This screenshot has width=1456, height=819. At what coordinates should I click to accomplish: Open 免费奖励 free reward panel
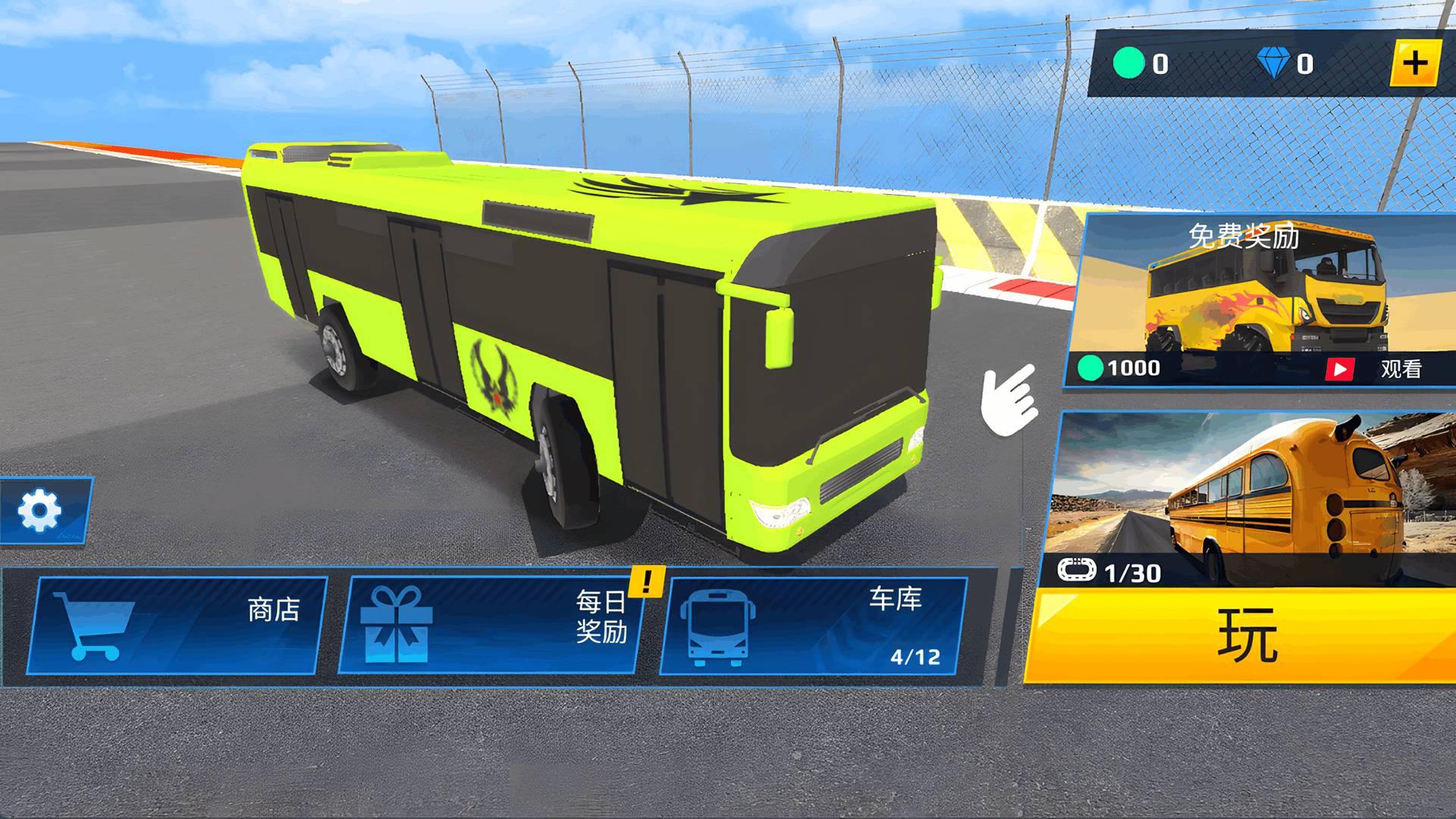click(1251, 296)
